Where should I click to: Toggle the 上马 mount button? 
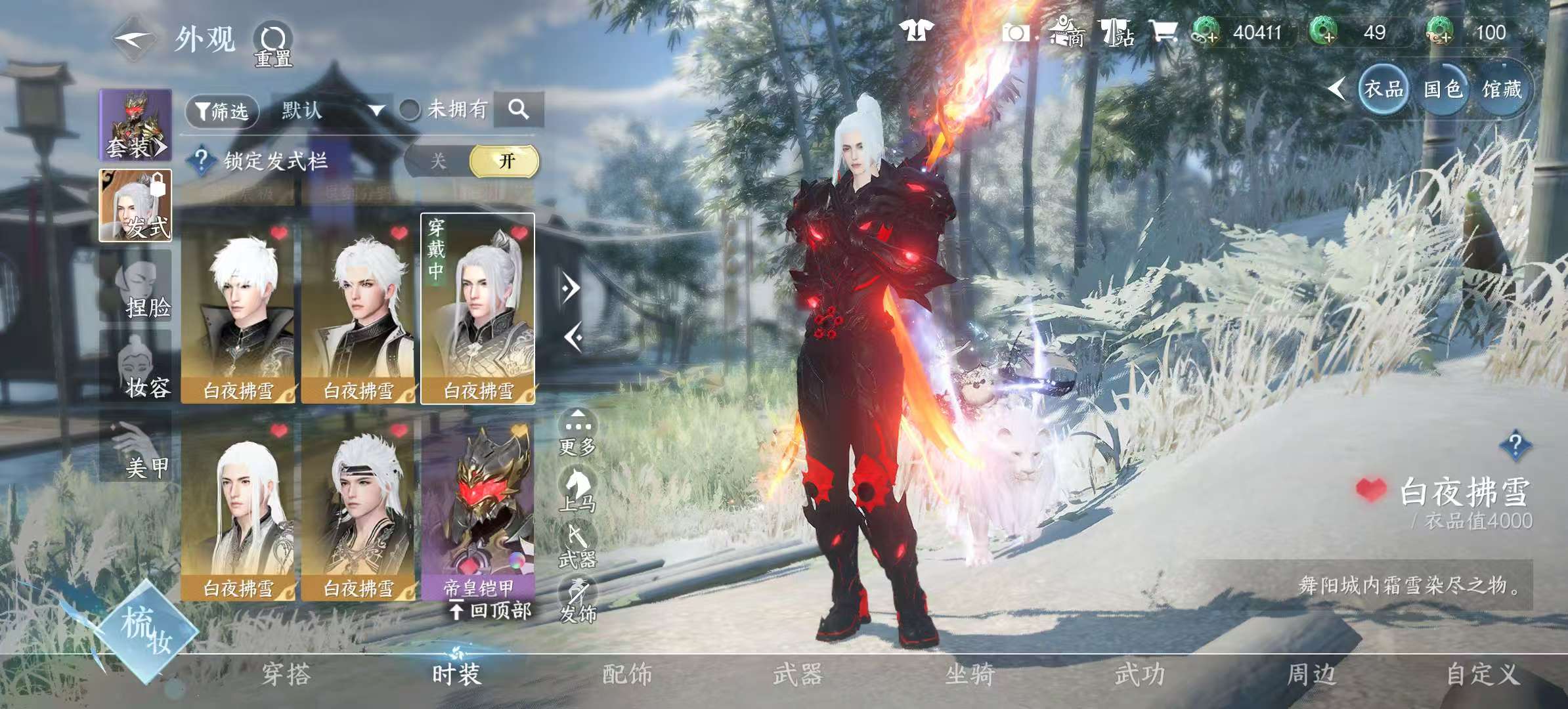pyautogui.click(x=577, y=489)
